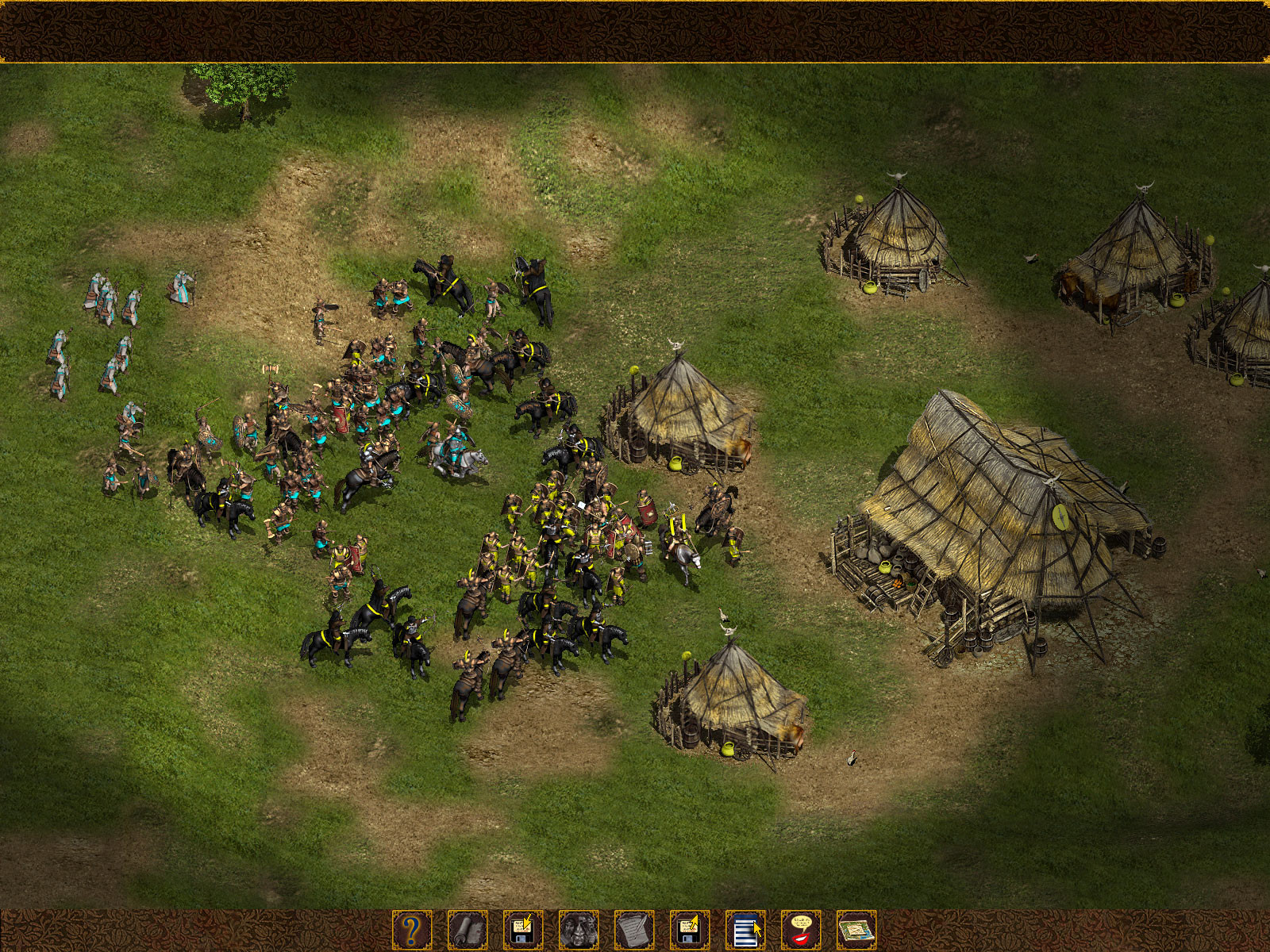This screenshot has height=952, width=1270.
Task: Load a game via the second floppy disk icon
Action: (691, 931)
